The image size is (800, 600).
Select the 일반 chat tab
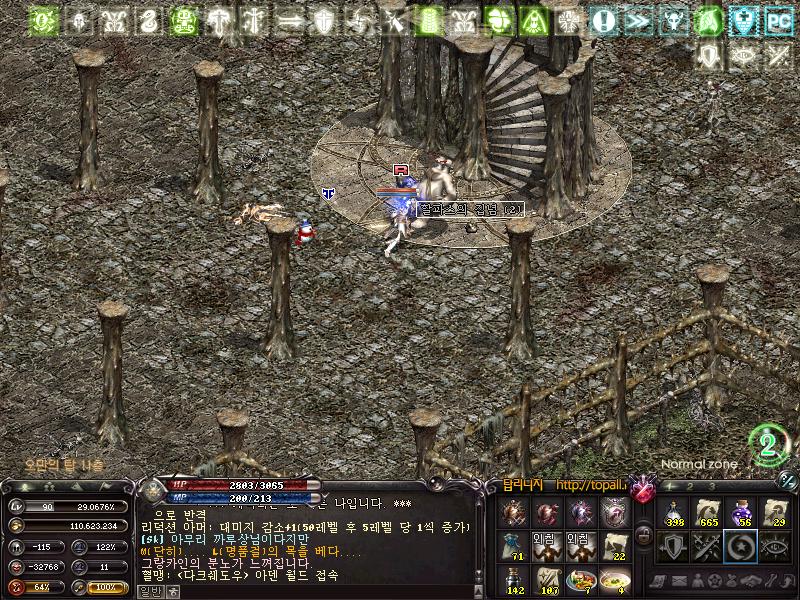click(149, 591)
